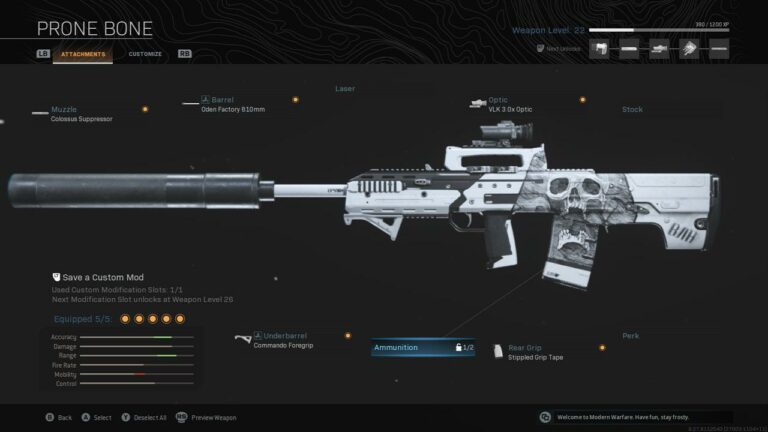Switch to the Attachments tab

click(82, 54)
